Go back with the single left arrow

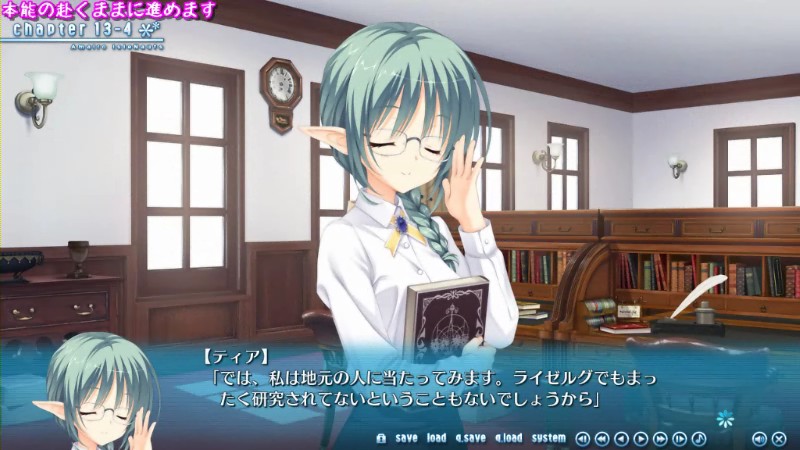(x=621, y=438)
